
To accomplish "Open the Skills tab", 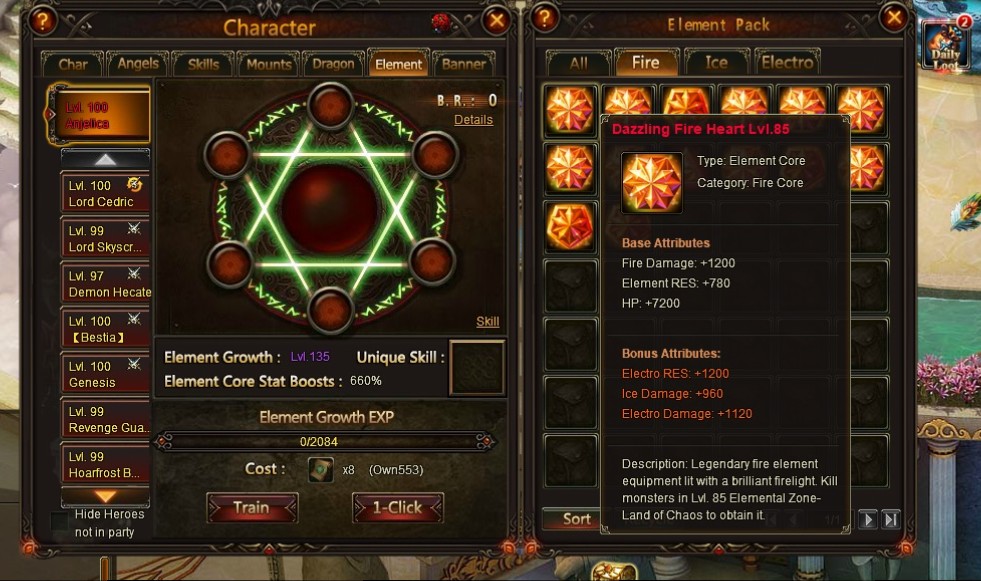I will [203, 64].
